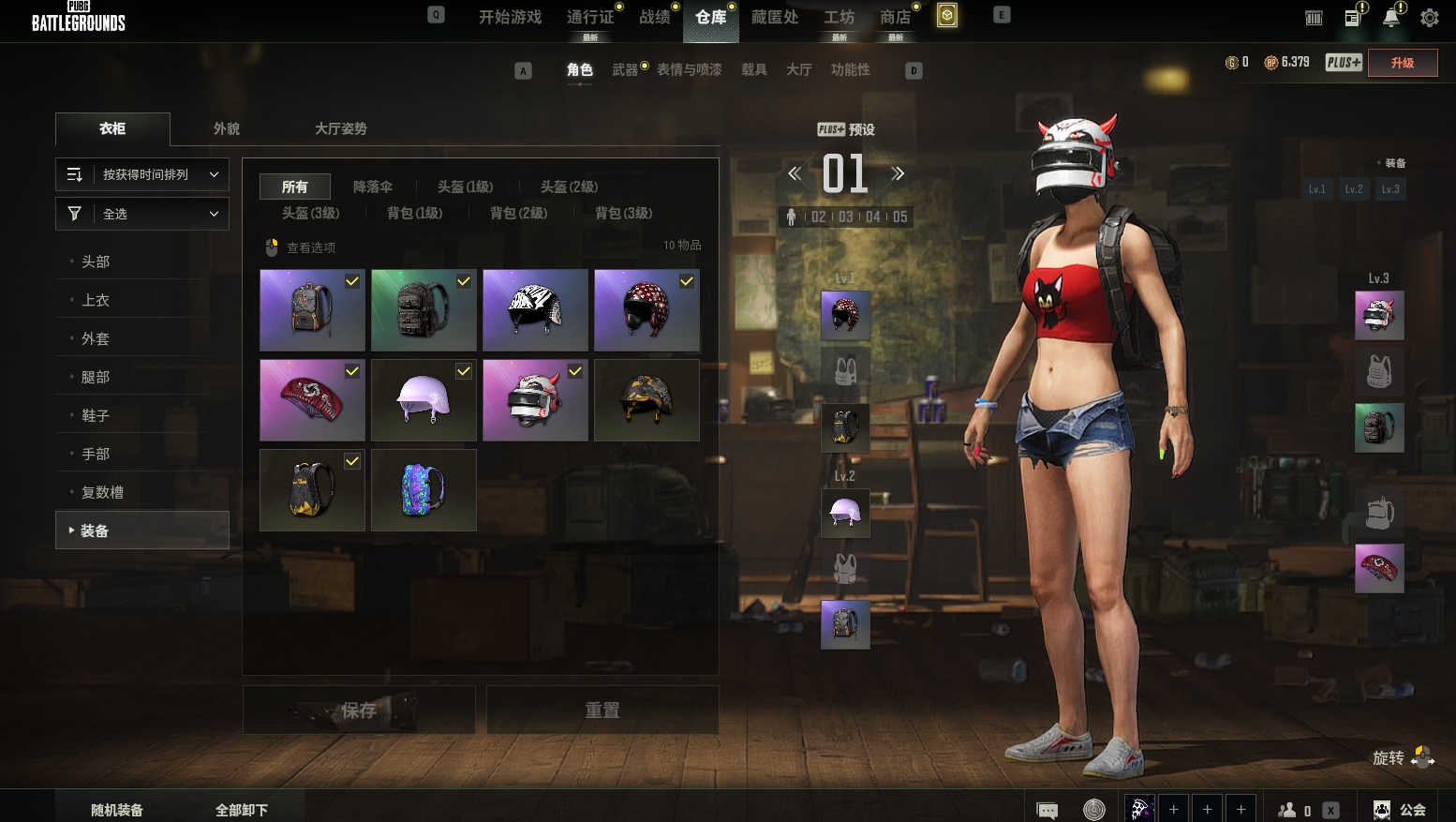1456x822 pixels.
Task: Expand the 全选 filter dropdown
Action: click(x=142, y=214)
